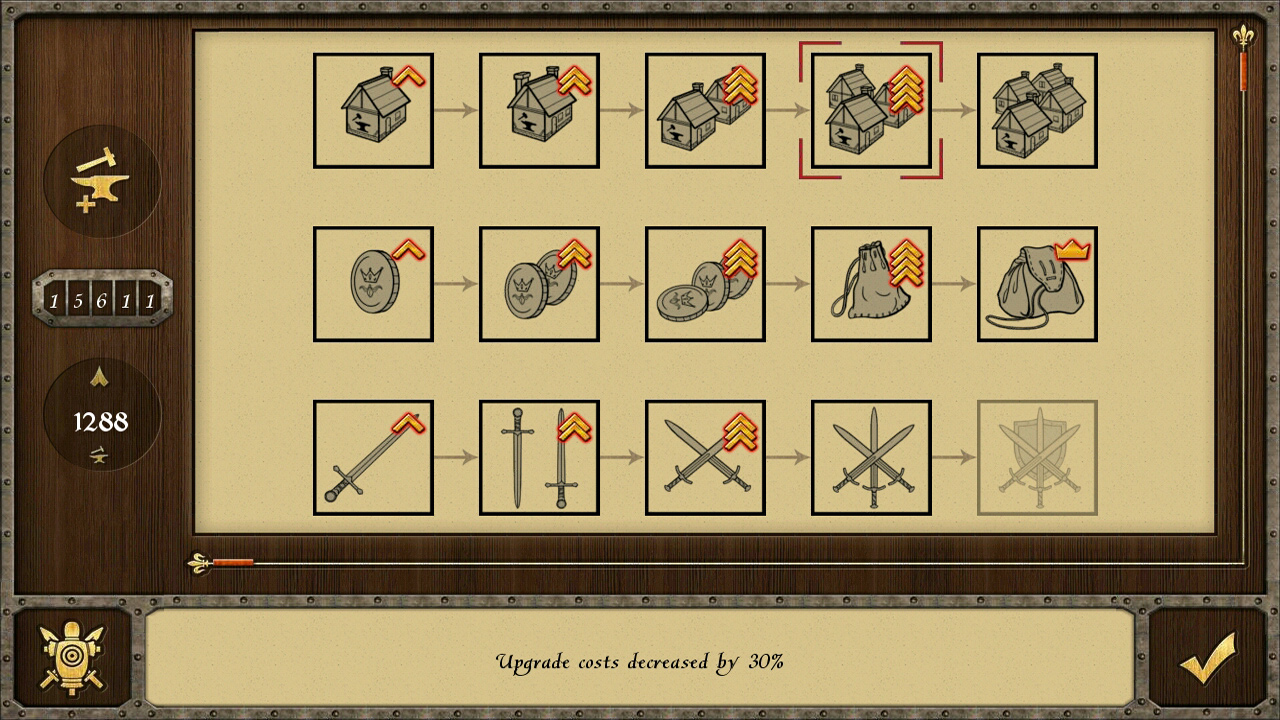Viewport: 1280px width, 720px height.
Task: Select the coin pile upgrade
Action: pyautogui.click(x=704, y=283)
